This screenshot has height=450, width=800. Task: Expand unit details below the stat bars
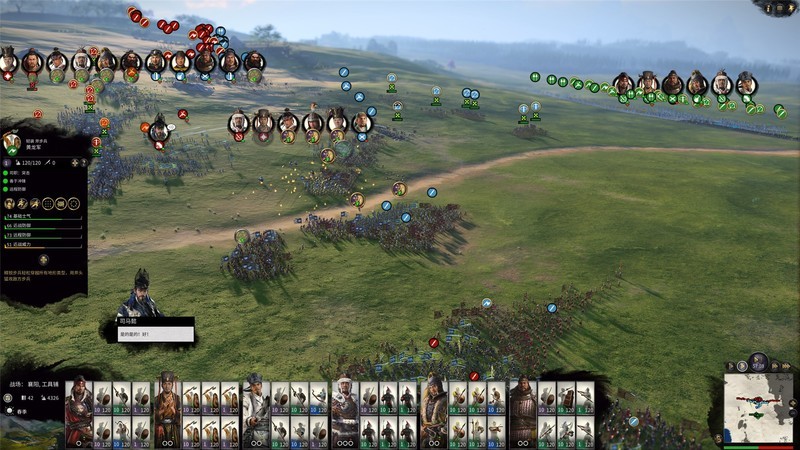tap(42, 259)
